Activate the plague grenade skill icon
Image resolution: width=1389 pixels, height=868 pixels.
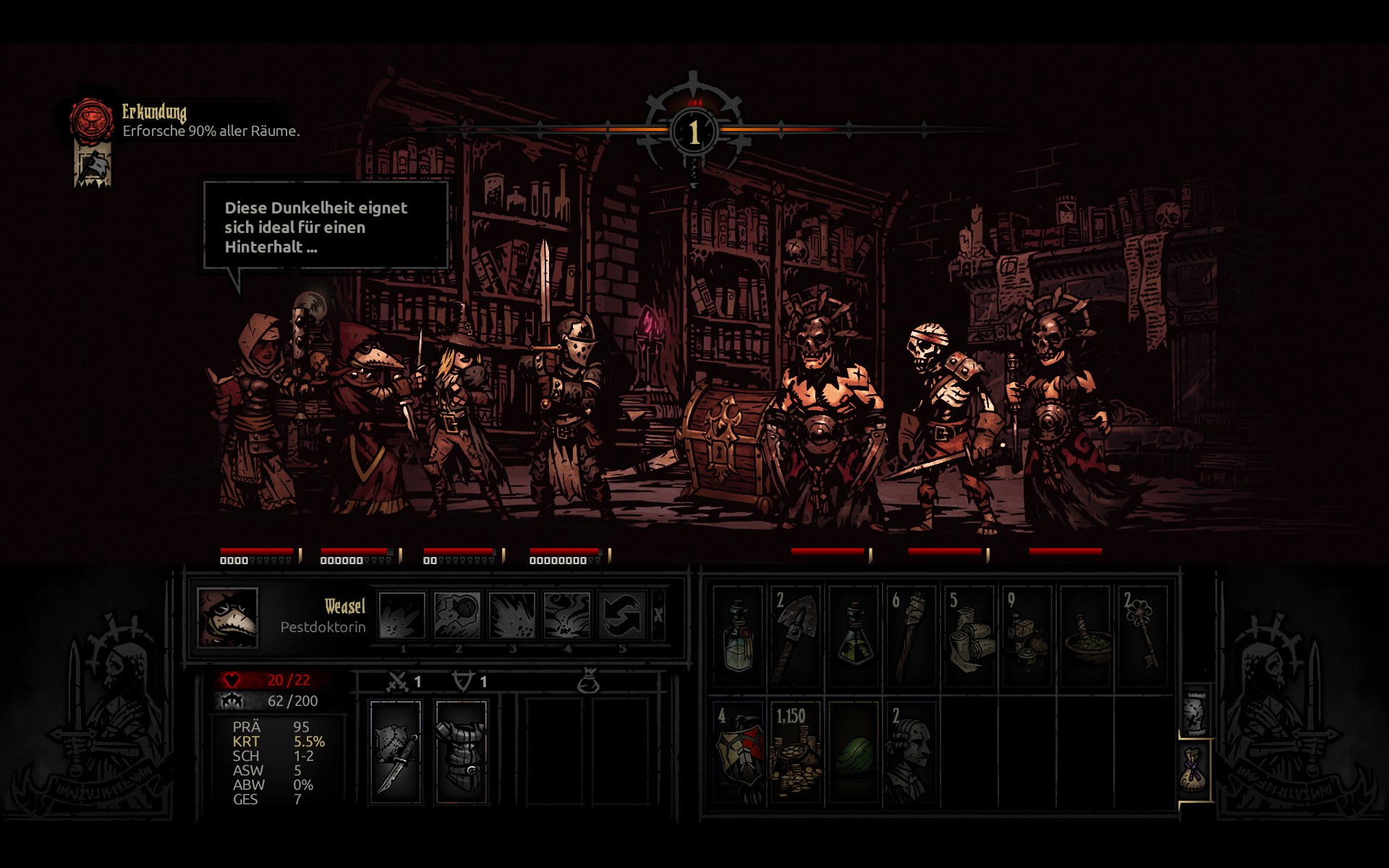[x=457, y=616]
